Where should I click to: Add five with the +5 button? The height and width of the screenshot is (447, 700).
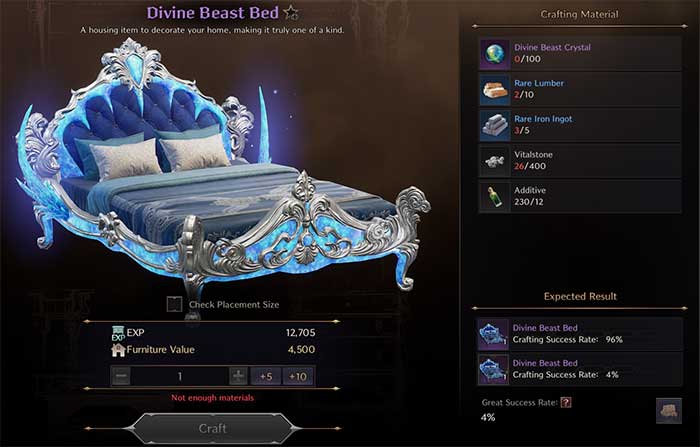(266, 376)
